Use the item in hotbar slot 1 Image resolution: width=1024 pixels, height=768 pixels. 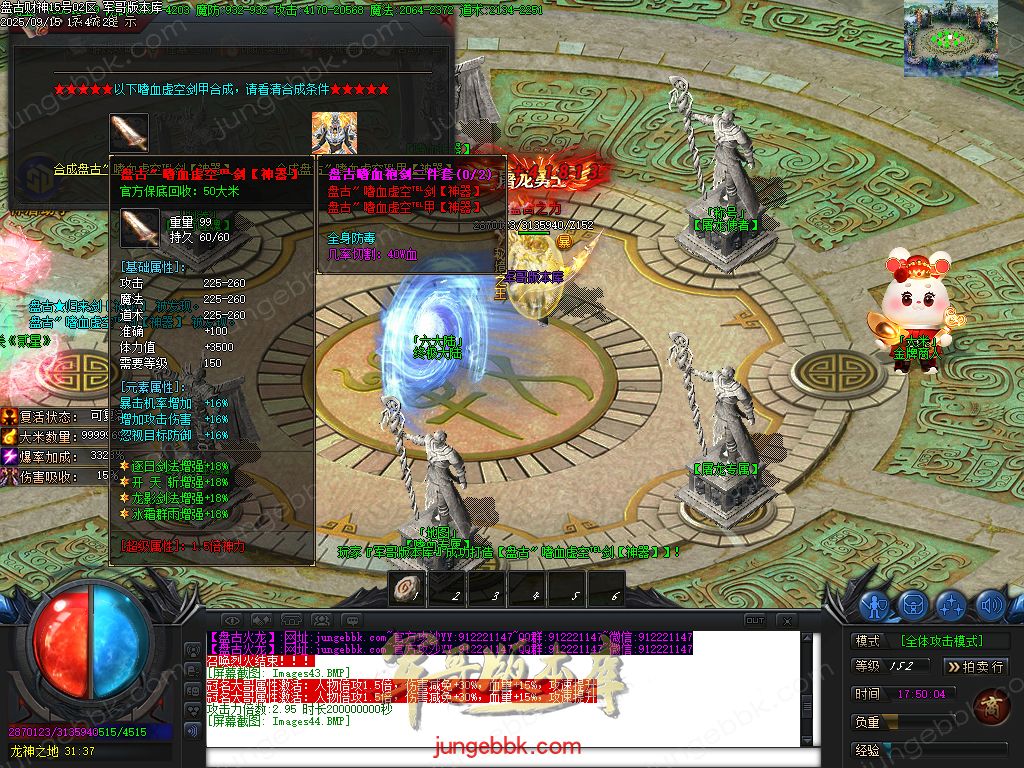click(407, 589)
